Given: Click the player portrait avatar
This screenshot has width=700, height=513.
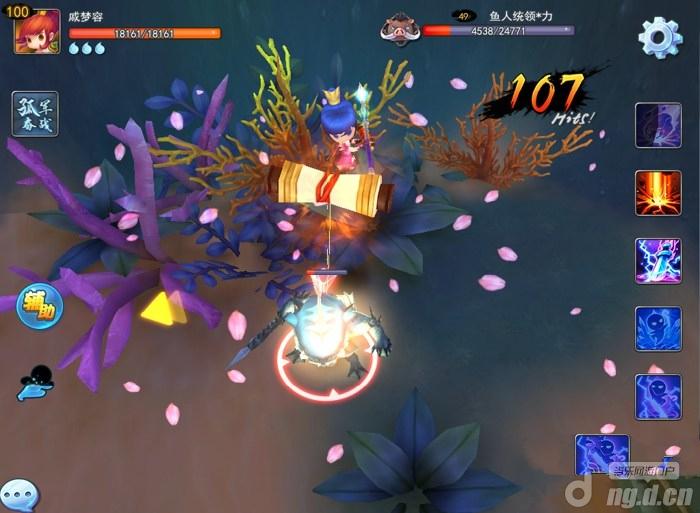Looking at the screenshot, I should 37,31.
